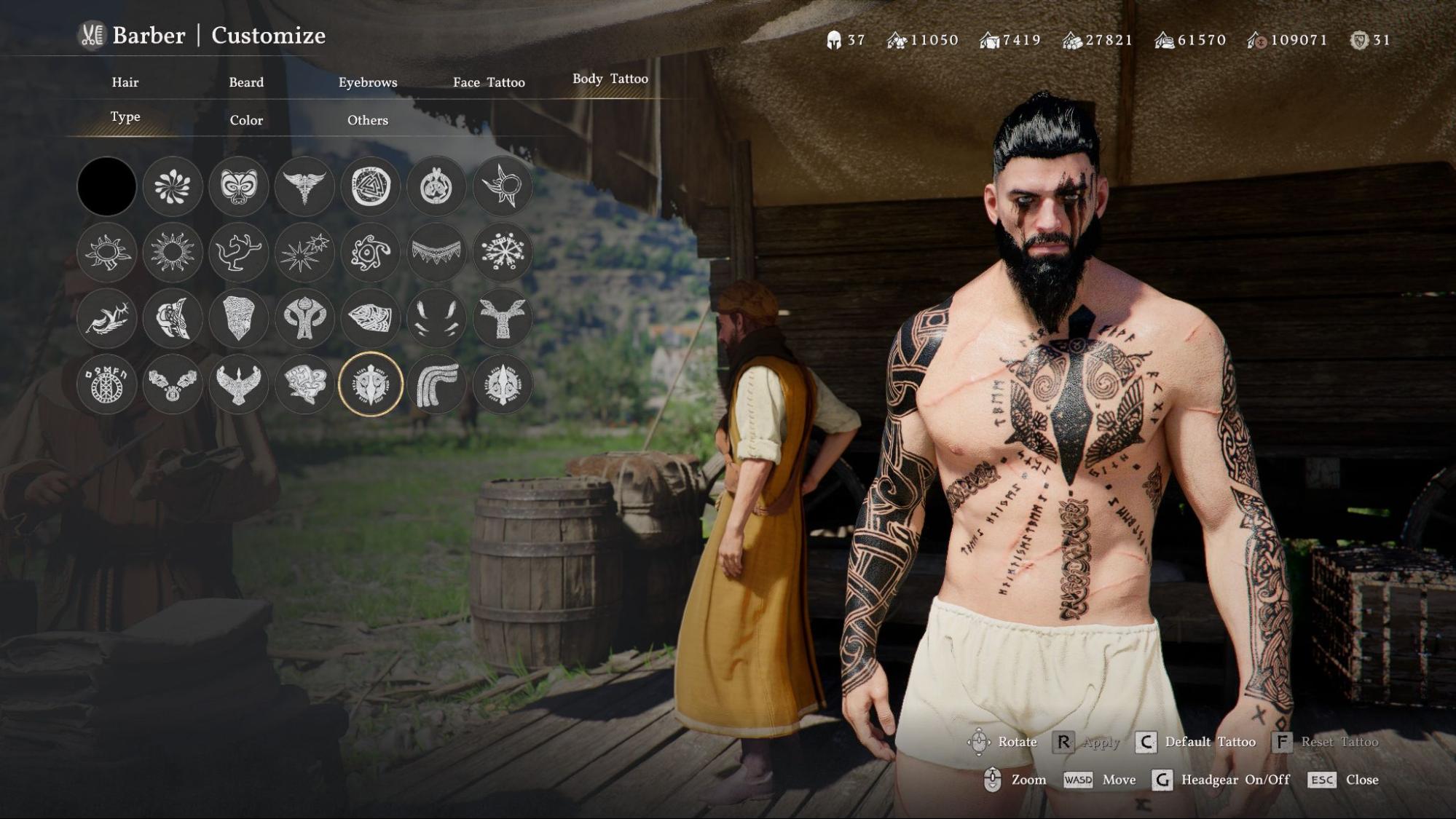Select the starburst lines tattoo design
The image size is (1456, 819).
point(305,253)
